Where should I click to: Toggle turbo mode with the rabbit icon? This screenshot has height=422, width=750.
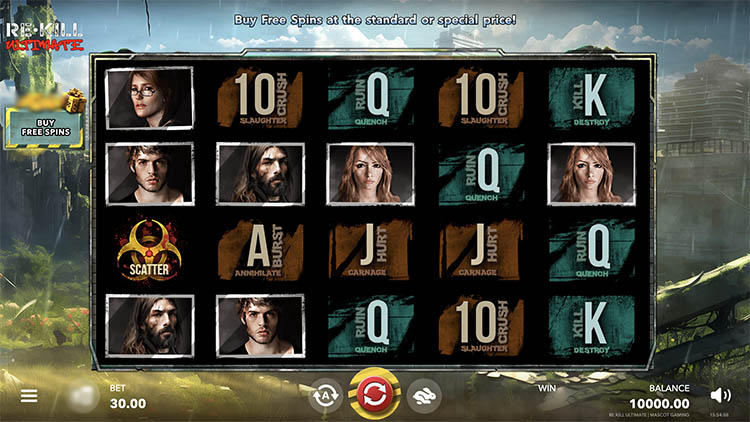(424, 396)
